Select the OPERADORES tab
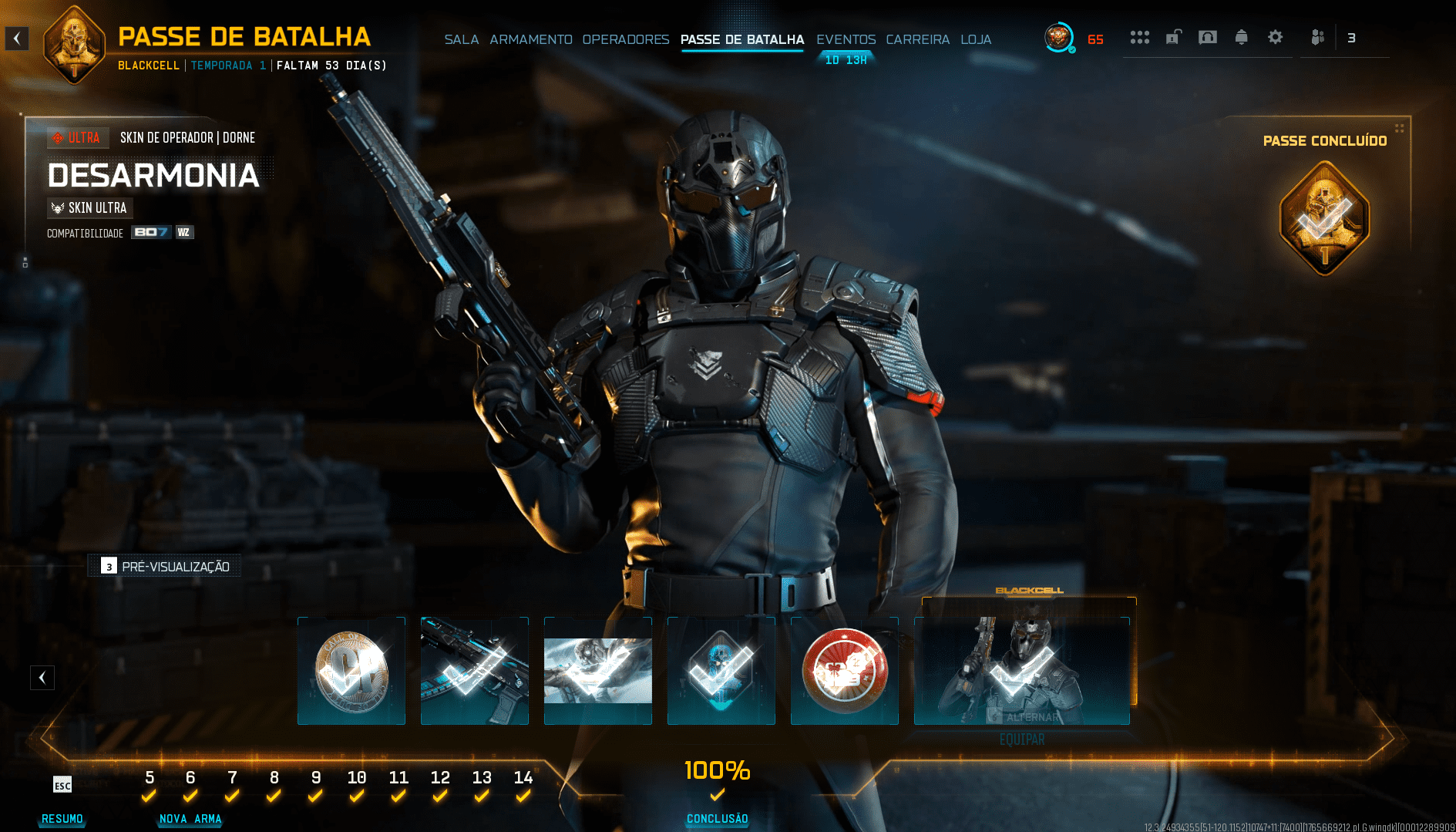The width and height of the screenshot is (1456, 832). (625, 39)
